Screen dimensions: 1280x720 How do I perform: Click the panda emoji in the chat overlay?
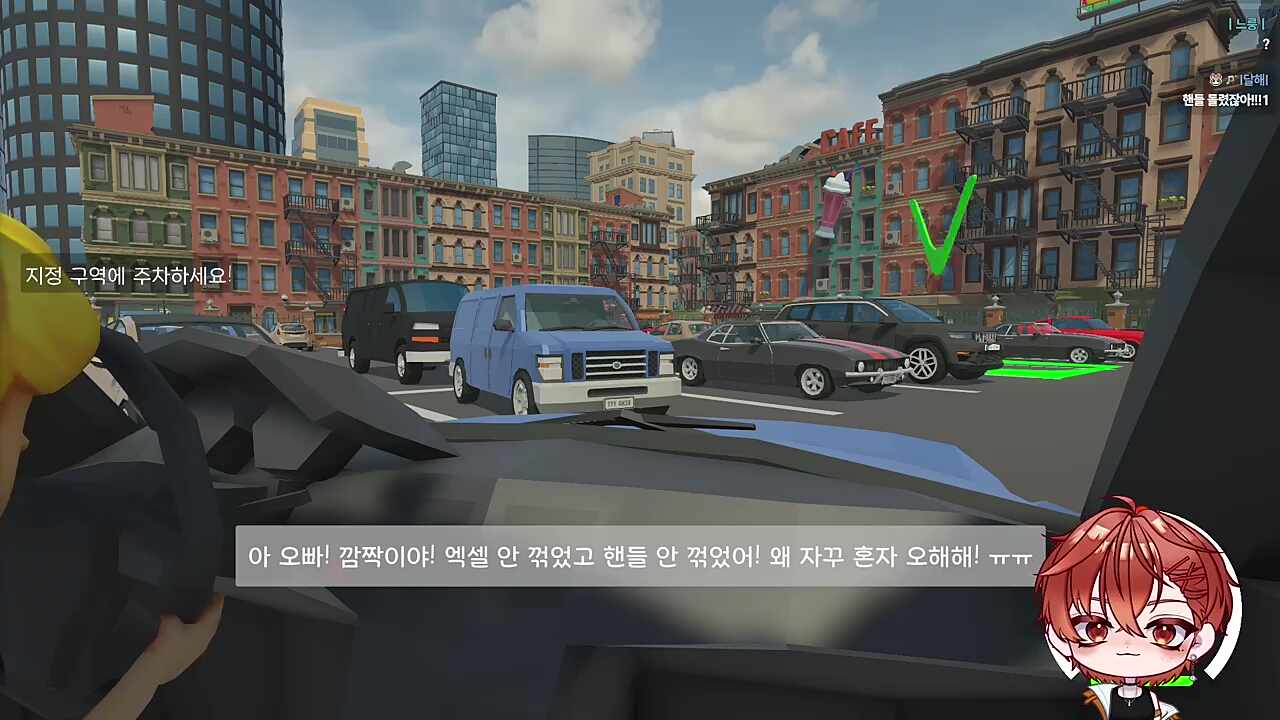[x=1215, y=80]
